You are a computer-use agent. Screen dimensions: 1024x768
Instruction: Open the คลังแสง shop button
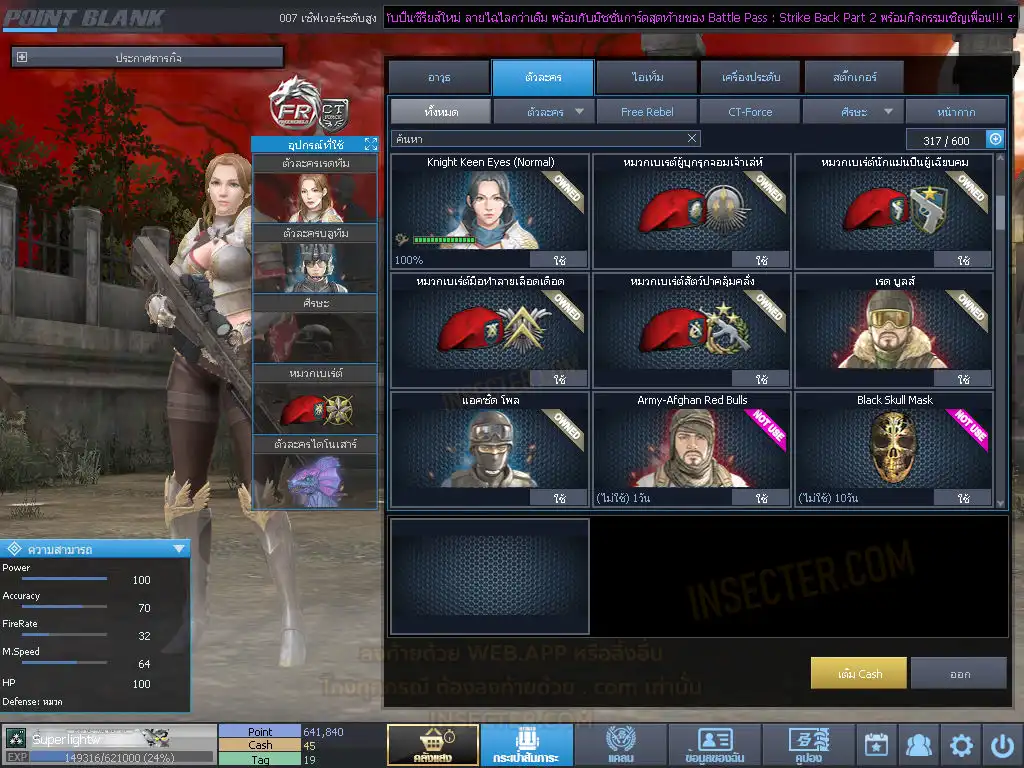click(x=432, y=745)
